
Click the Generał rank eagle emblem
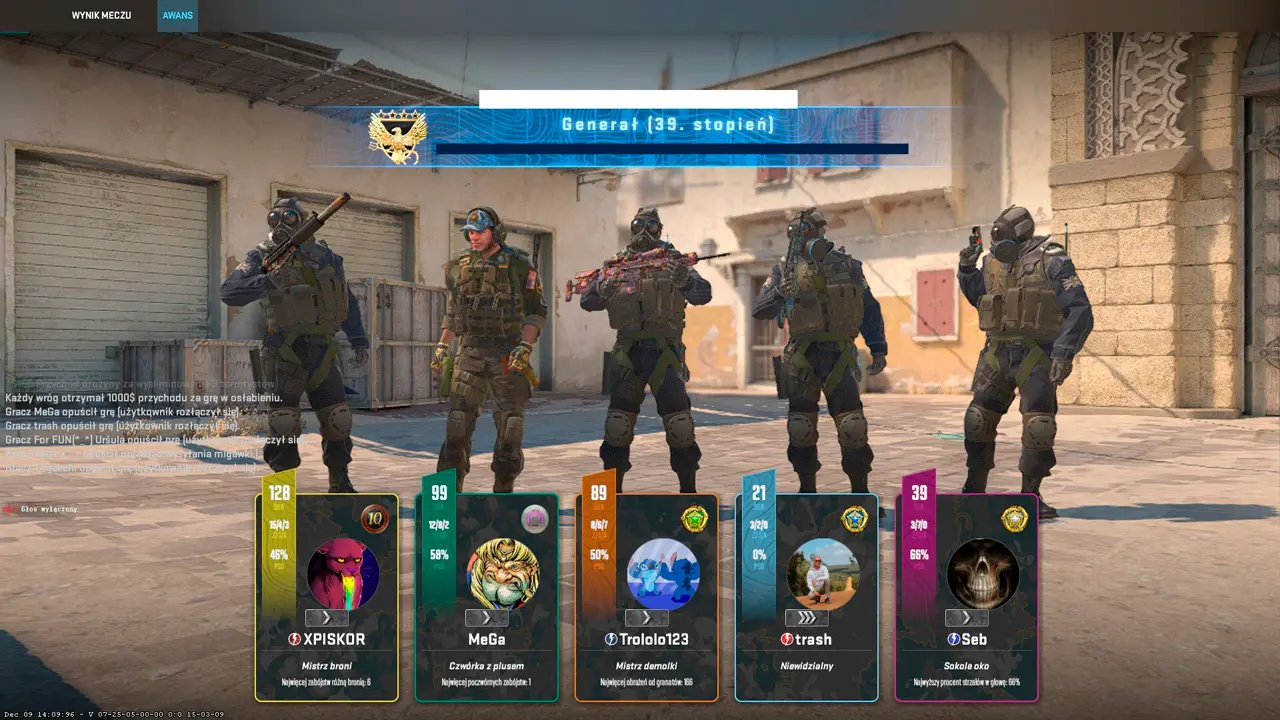coord(398,136)
